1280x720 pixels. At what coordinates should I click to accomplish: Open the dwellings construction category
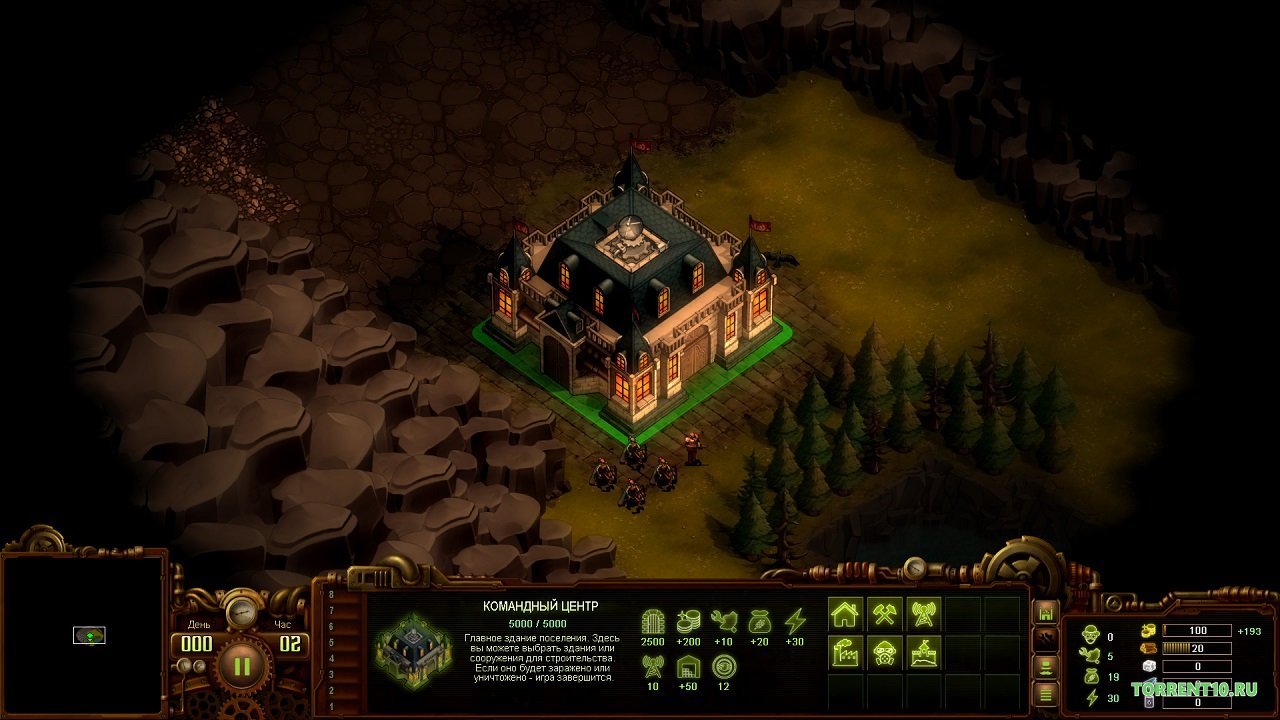click(x=844, y=613)
